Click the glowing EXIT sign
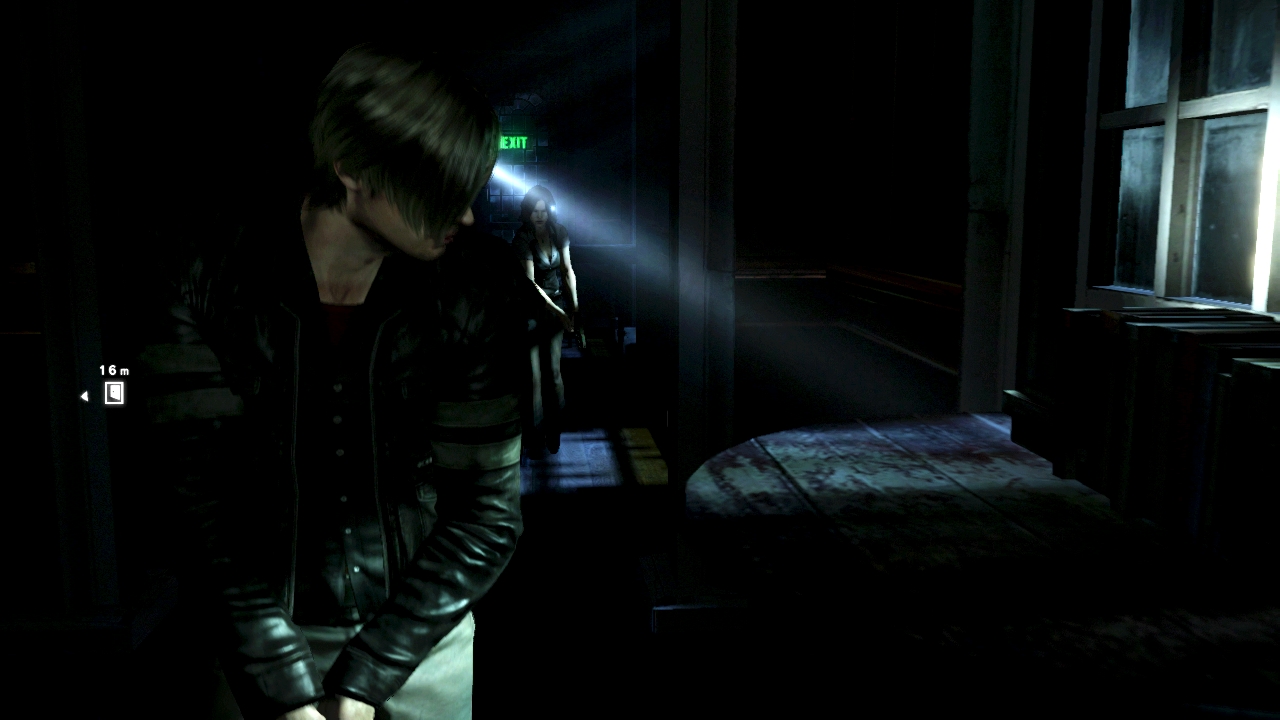The height and width of the screenshot is (720, 1280). coord(515,143)
